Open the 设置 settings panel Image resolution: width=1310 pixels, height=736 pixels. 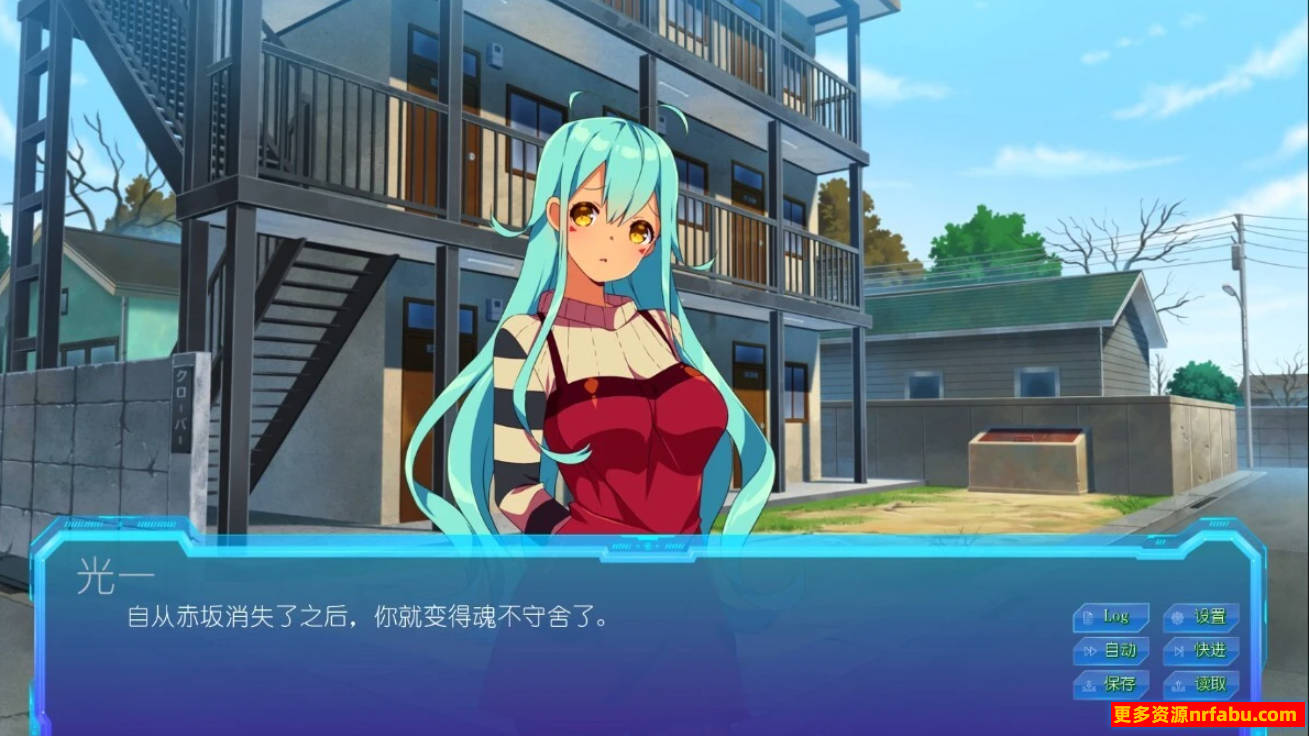1200,617
